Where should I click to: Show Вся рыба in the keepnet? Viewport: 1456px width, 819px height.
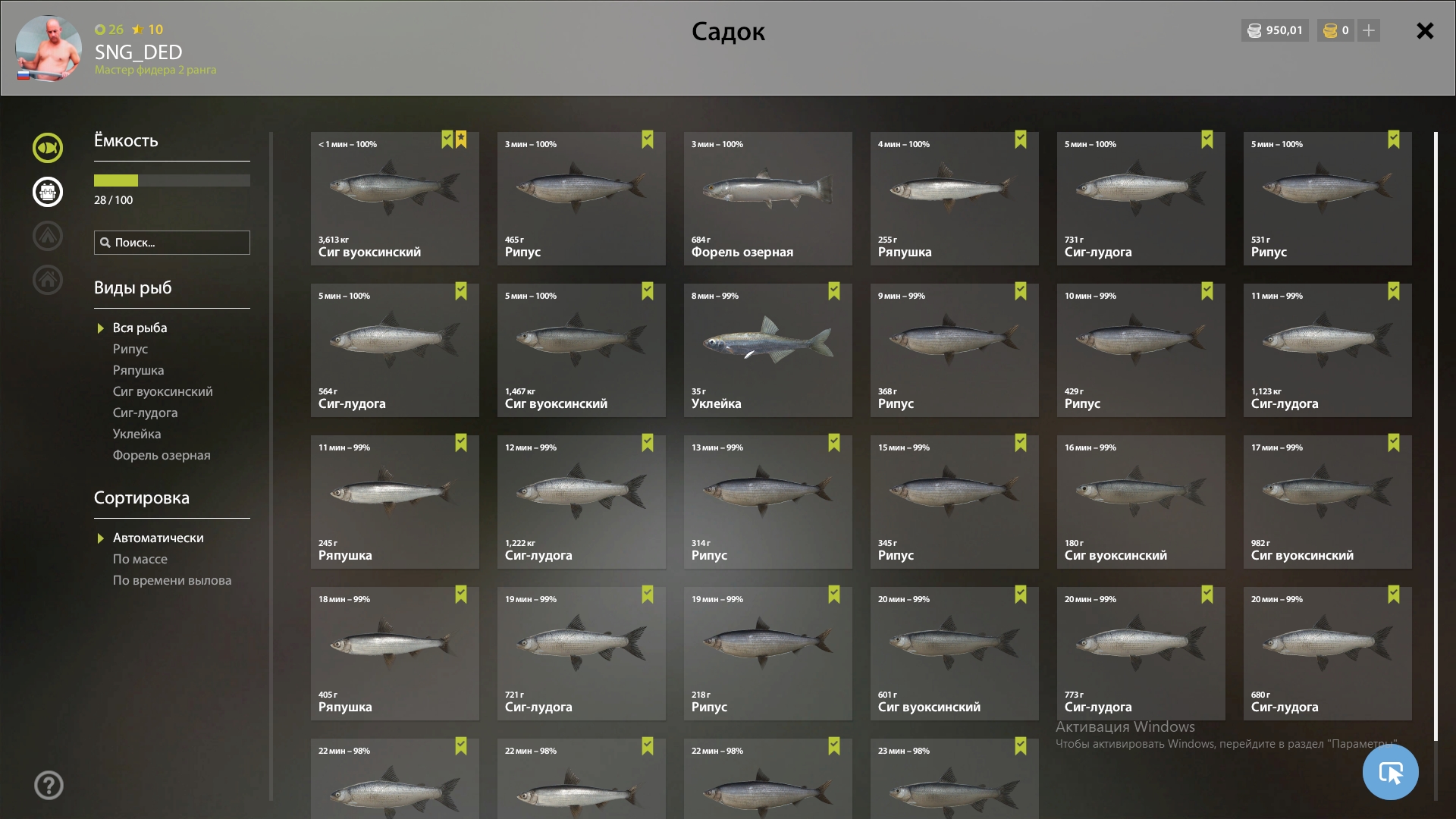[140, 328]
